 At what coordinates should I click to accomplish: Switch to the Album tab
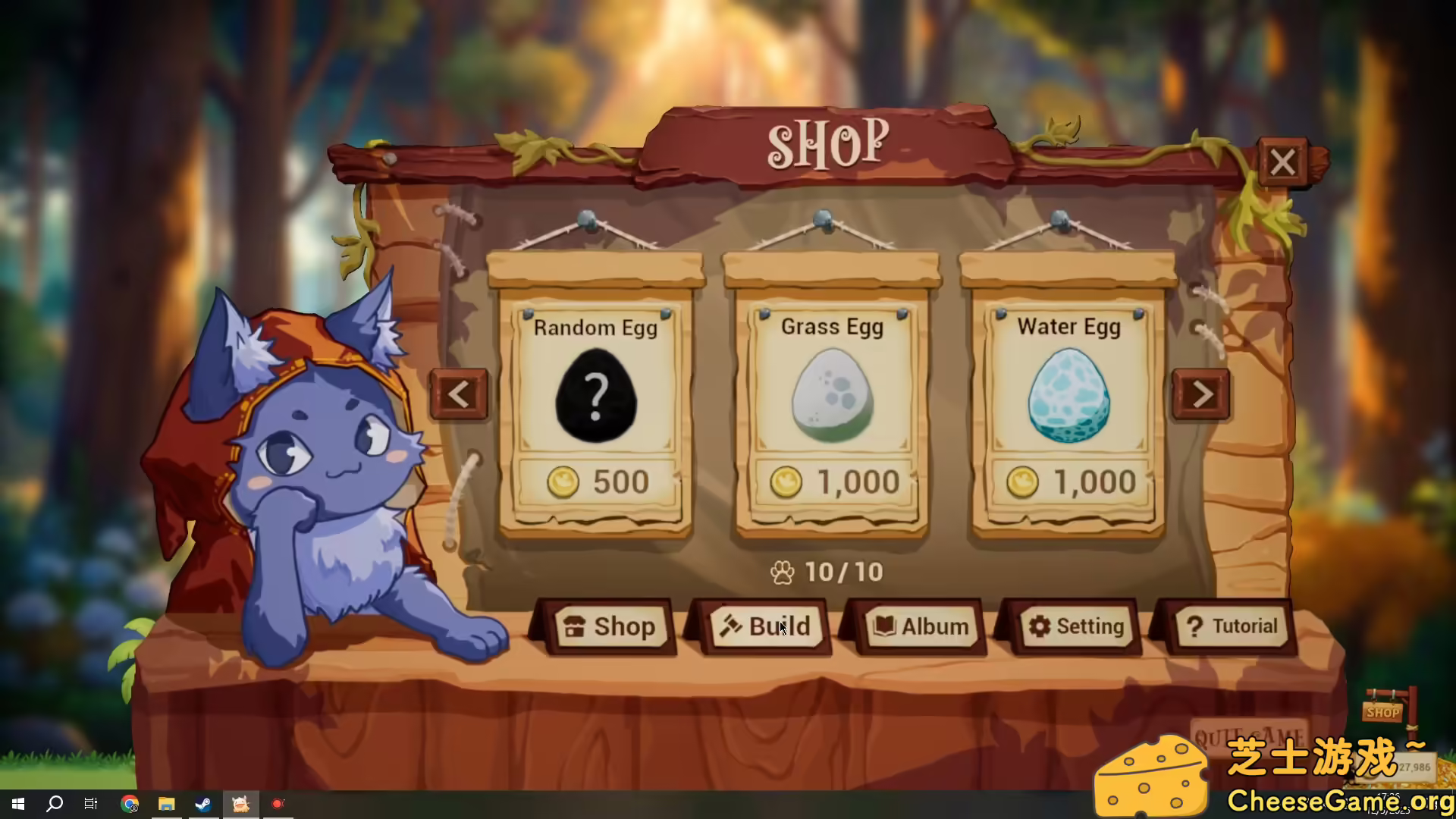(921, 626)
